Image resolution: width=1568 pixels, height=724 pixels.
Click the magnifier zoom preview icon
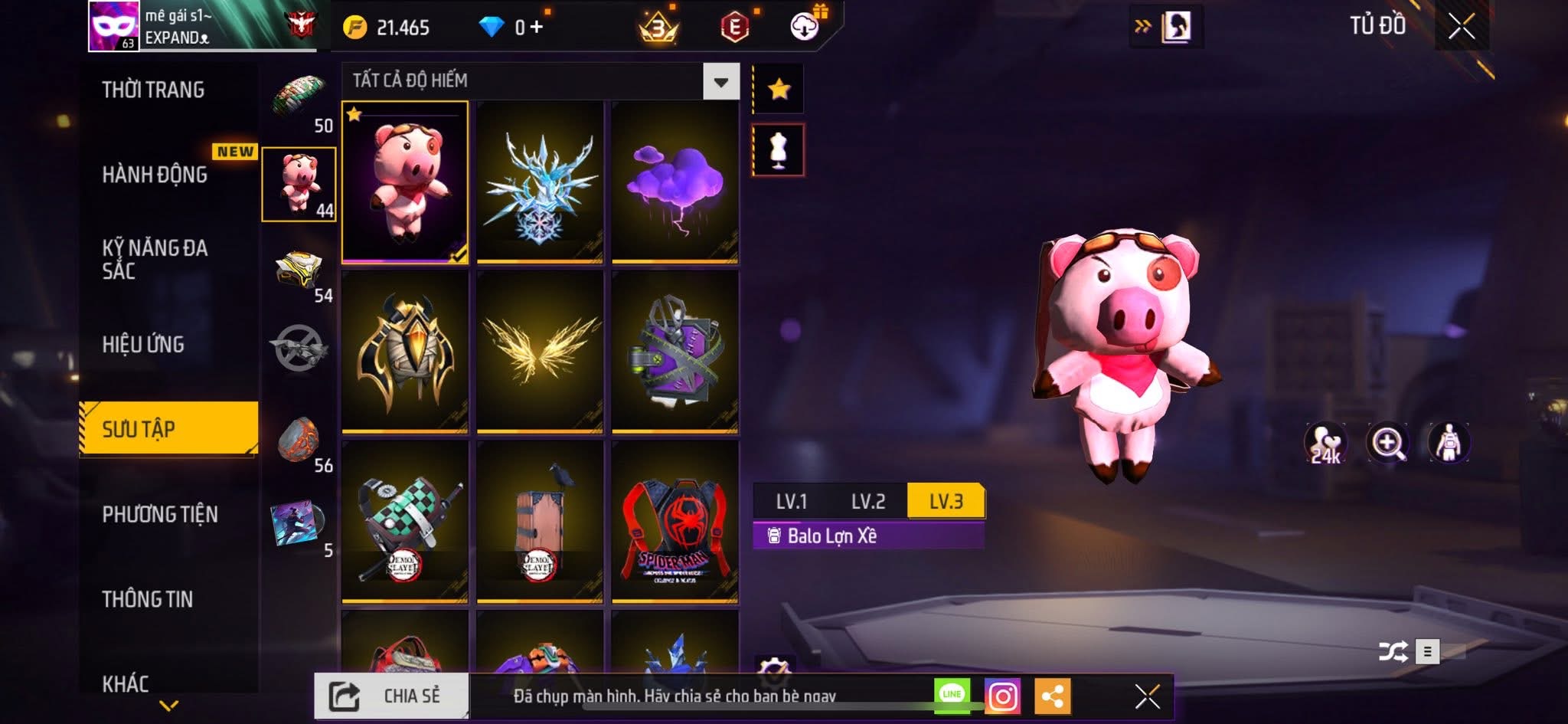coord(1387,443)
